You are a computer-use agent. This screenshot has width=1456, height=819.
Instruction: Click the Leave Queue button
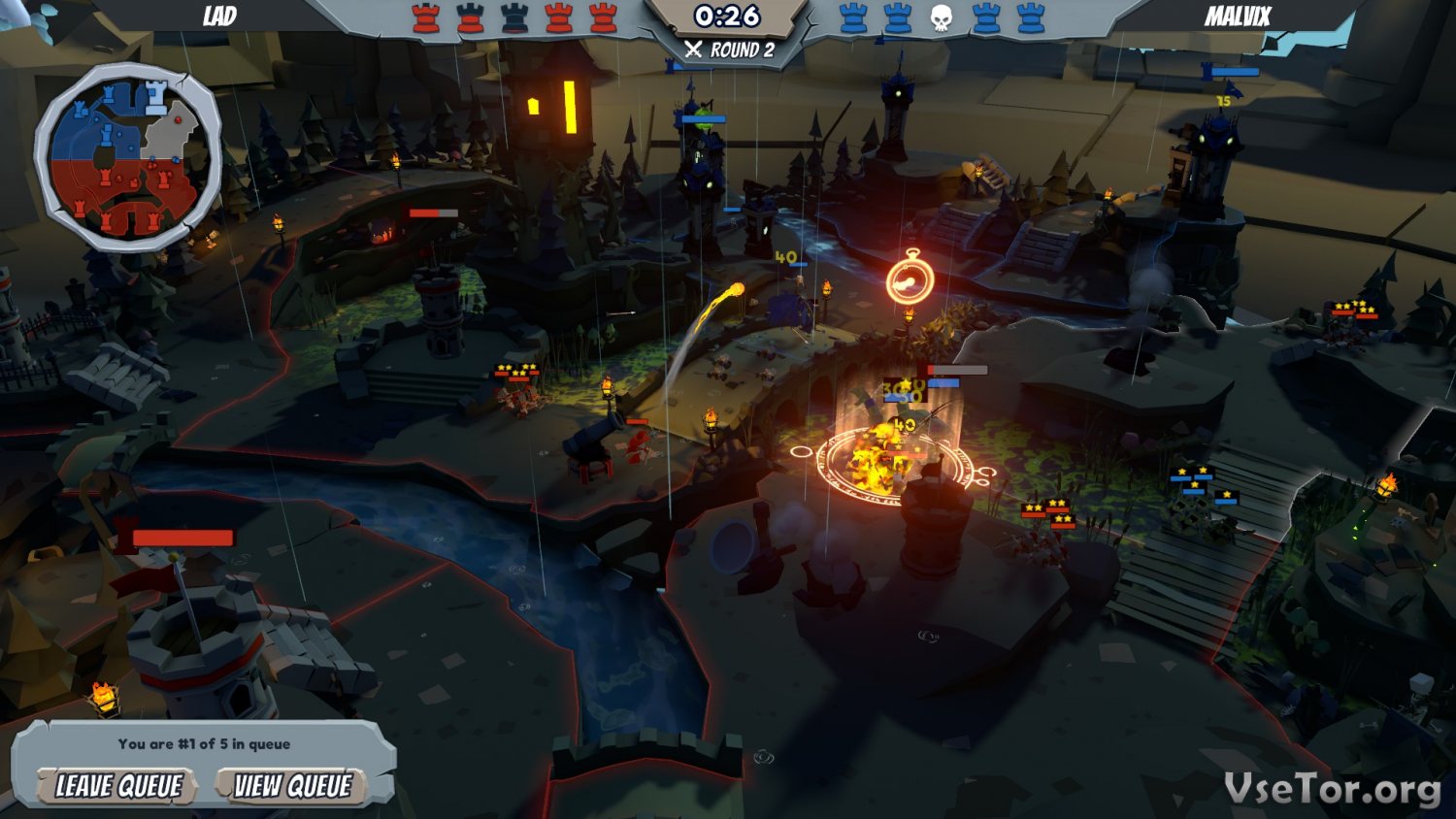point(118,786)
